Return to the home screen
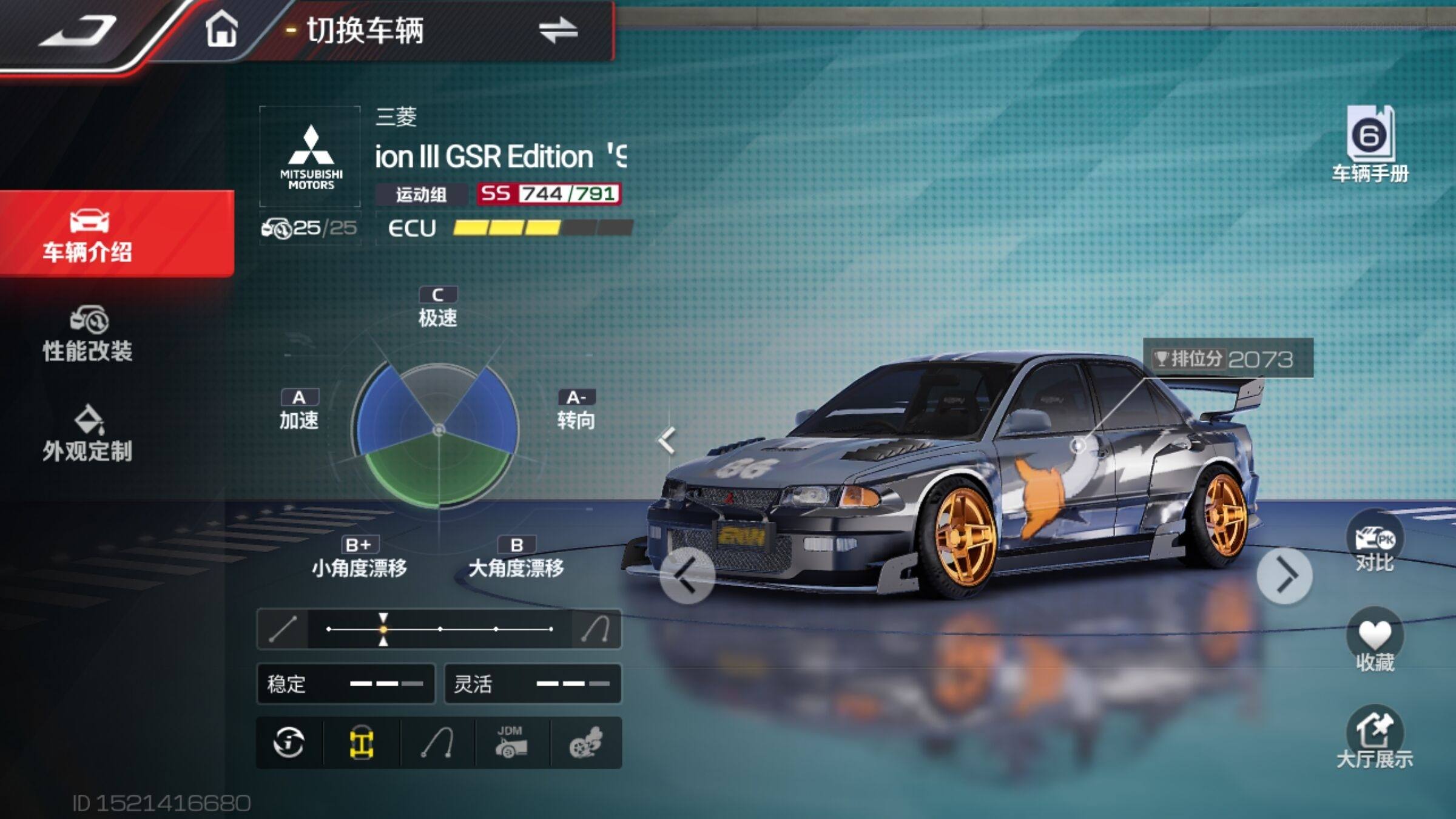Image resolution: width=1456 pixels, height=819 pixels. click(221, 29)
